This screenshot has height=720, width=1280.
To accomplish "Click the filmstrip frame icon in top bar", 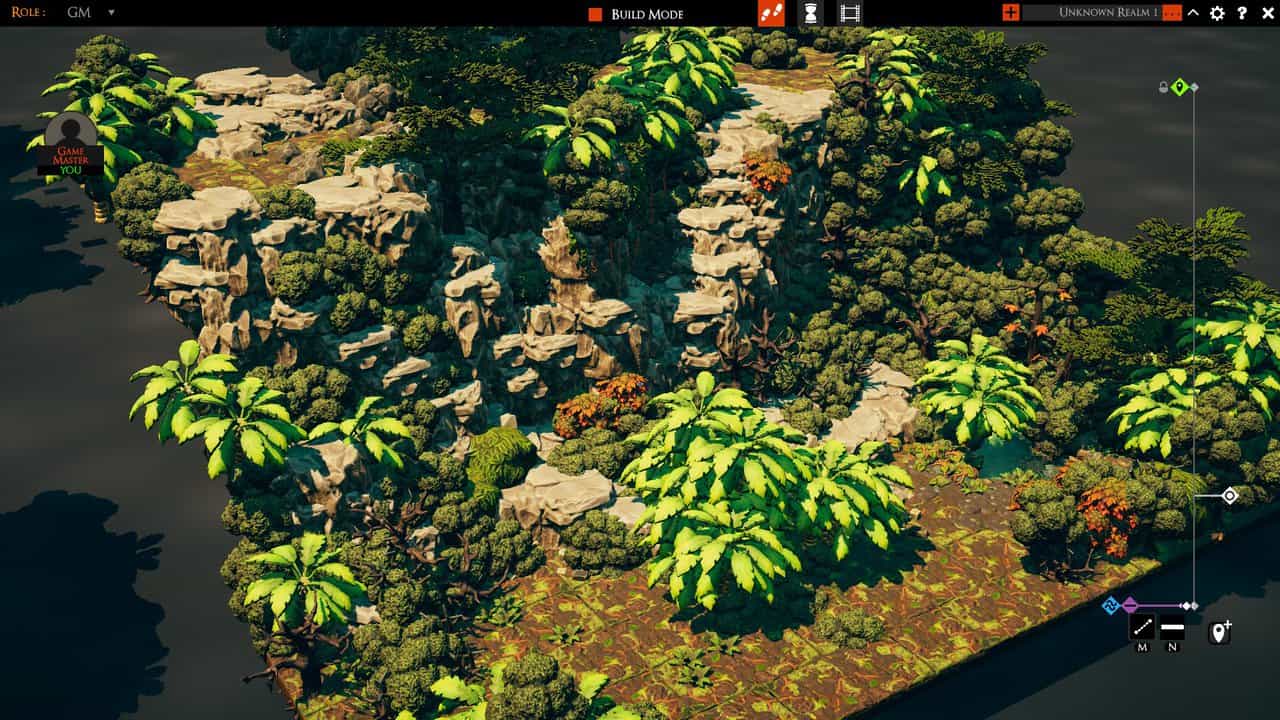I will 850,12.
